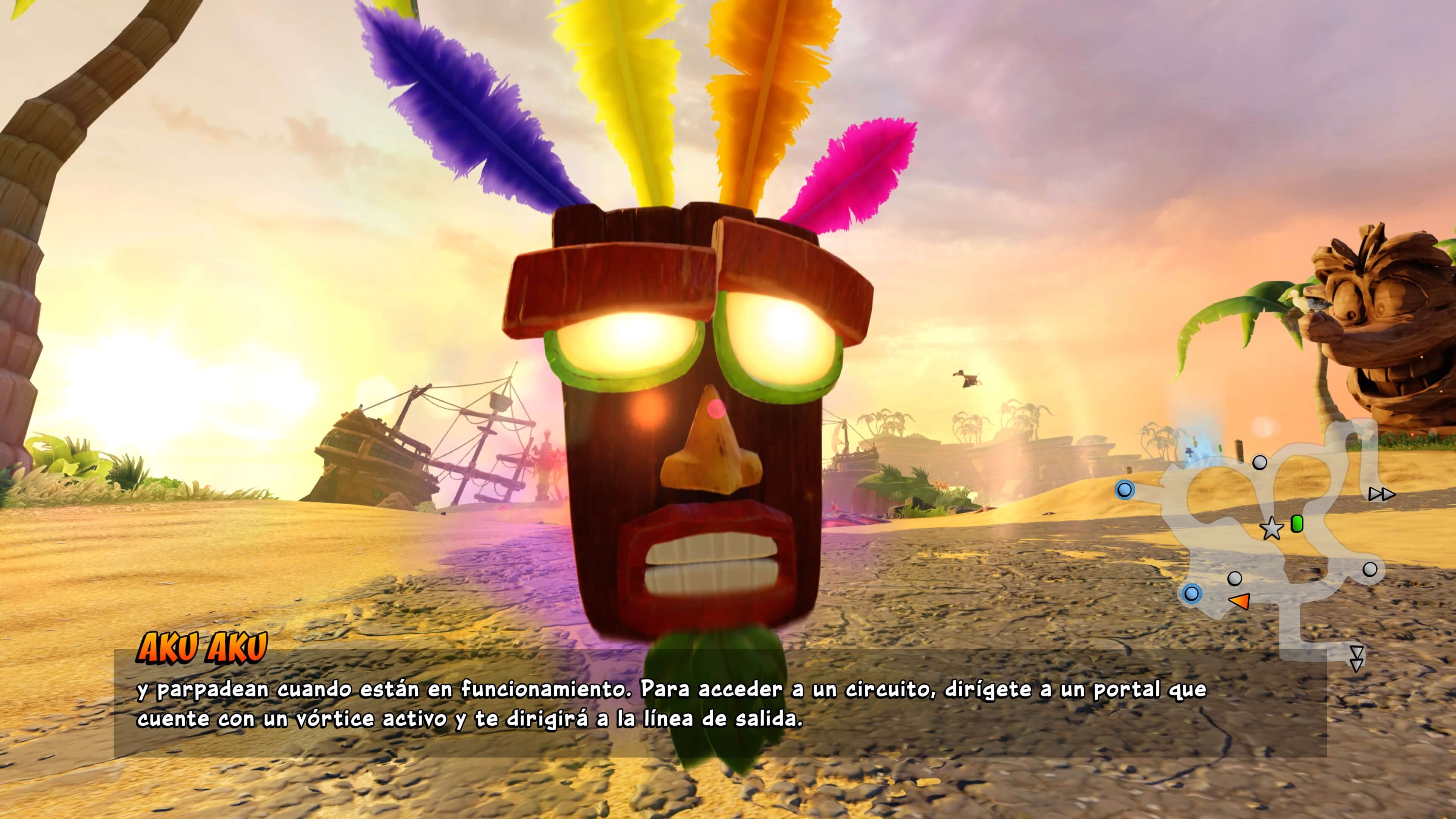Image resolution: width=1456 pixels, height=819 pixels.
Task: Select the star marker on the minimap
Action: [1272, 529]
